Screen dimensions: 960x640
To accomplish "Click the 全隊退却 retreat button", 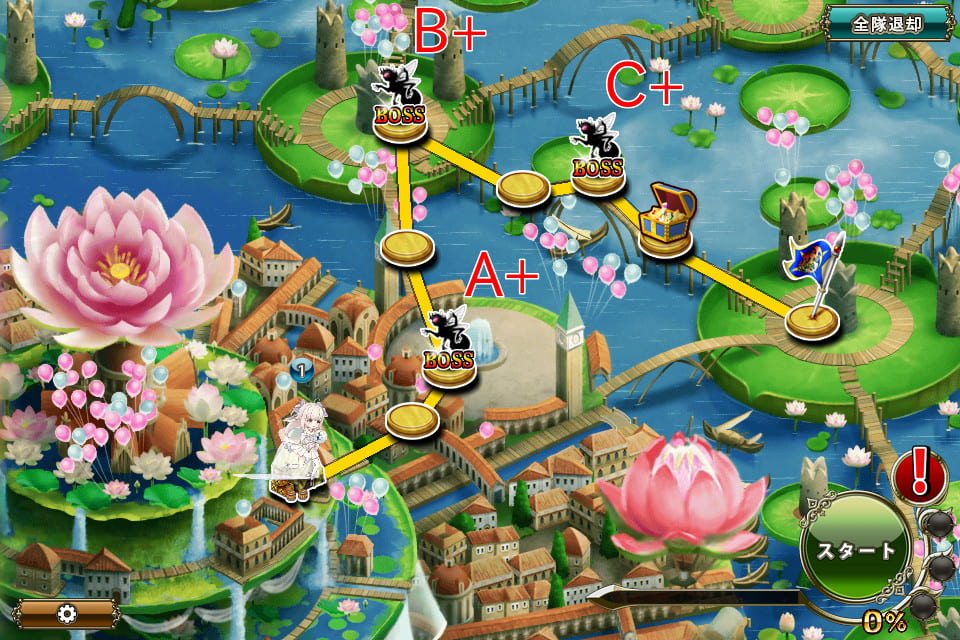I will point(887,23).
